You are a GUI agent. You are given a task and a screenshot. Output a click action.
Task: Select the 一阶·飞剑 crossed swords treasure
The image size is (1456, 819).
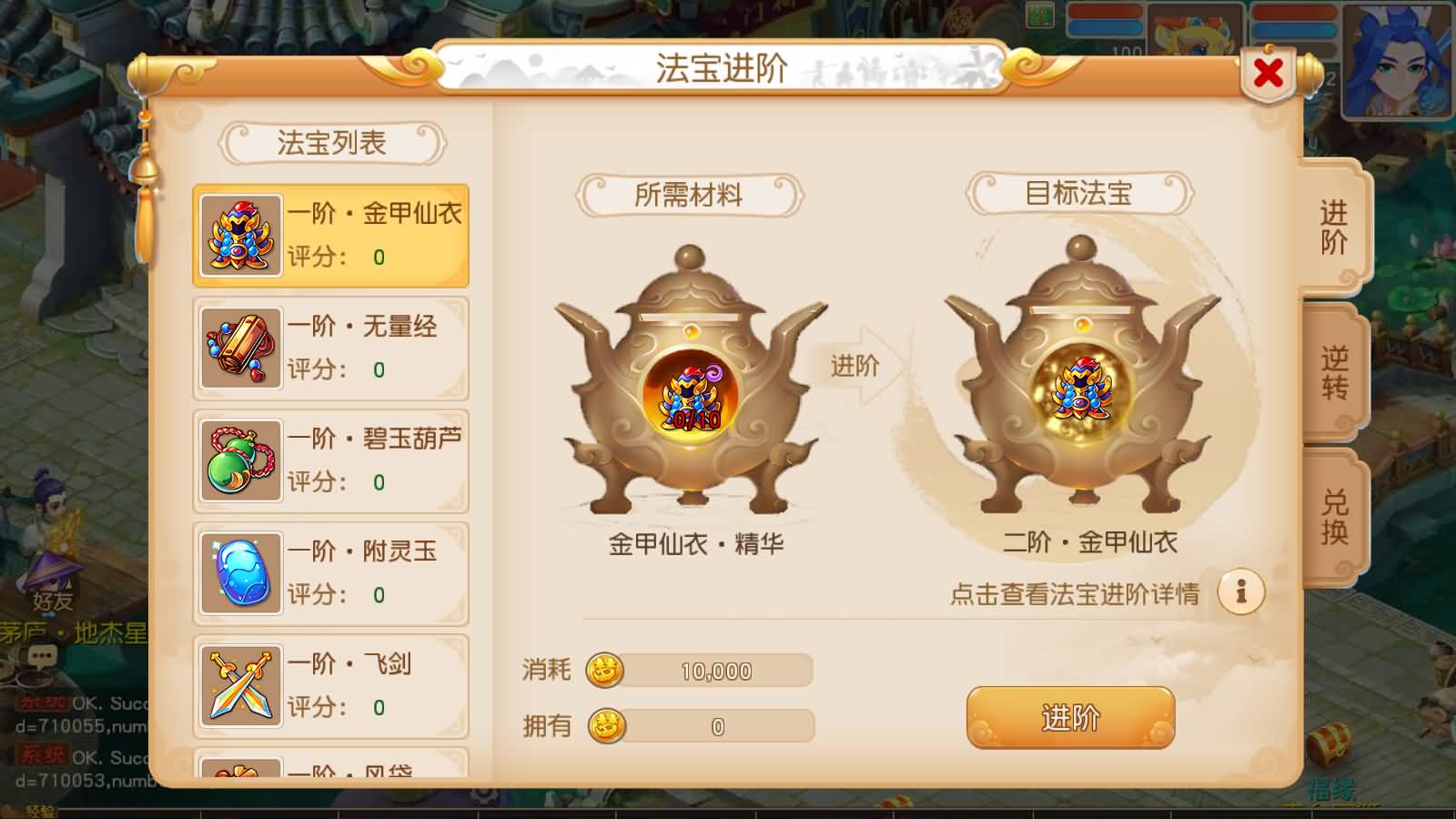(x=329, y=685)
